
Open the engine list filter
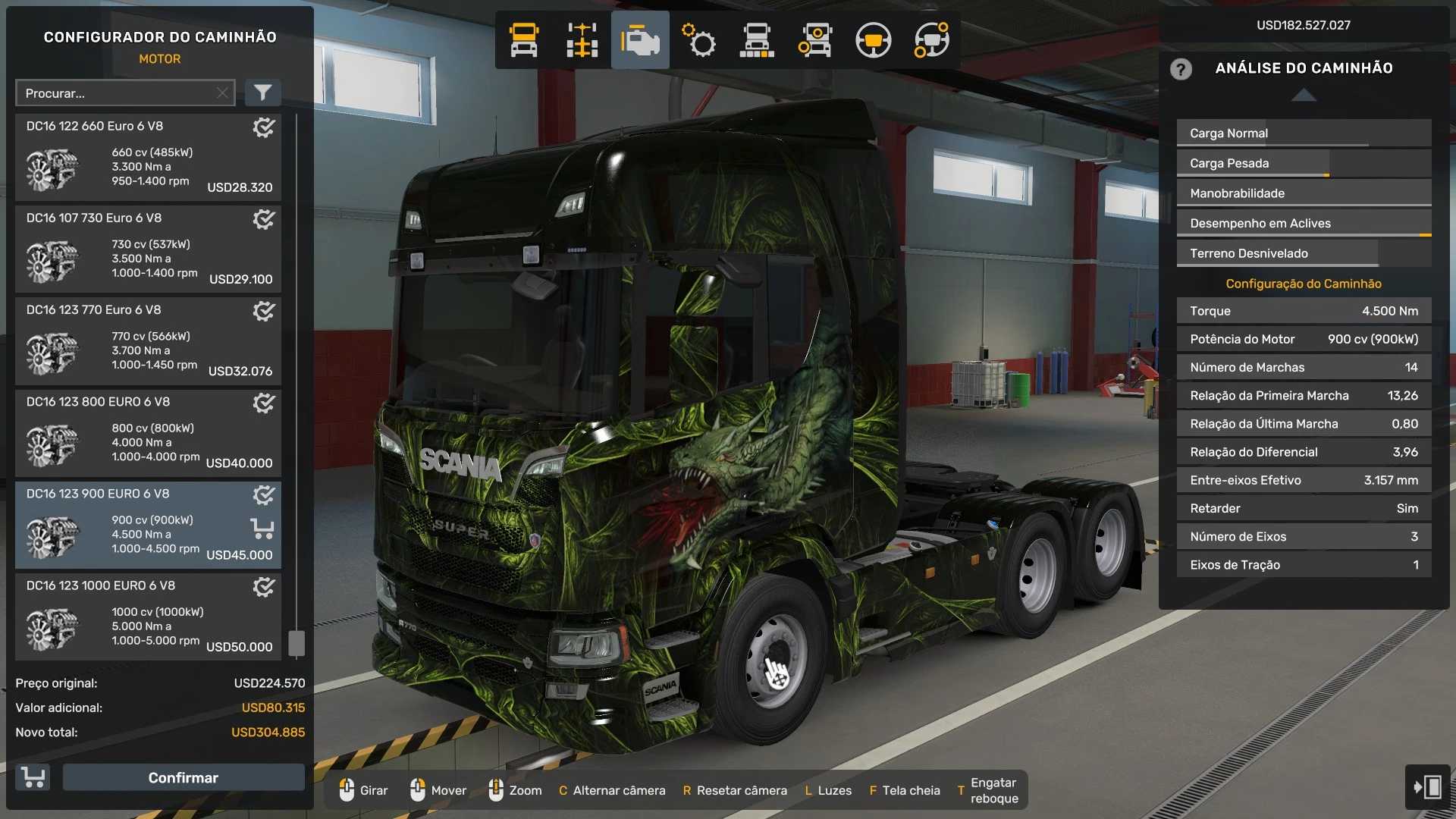(x=262, y=93)
